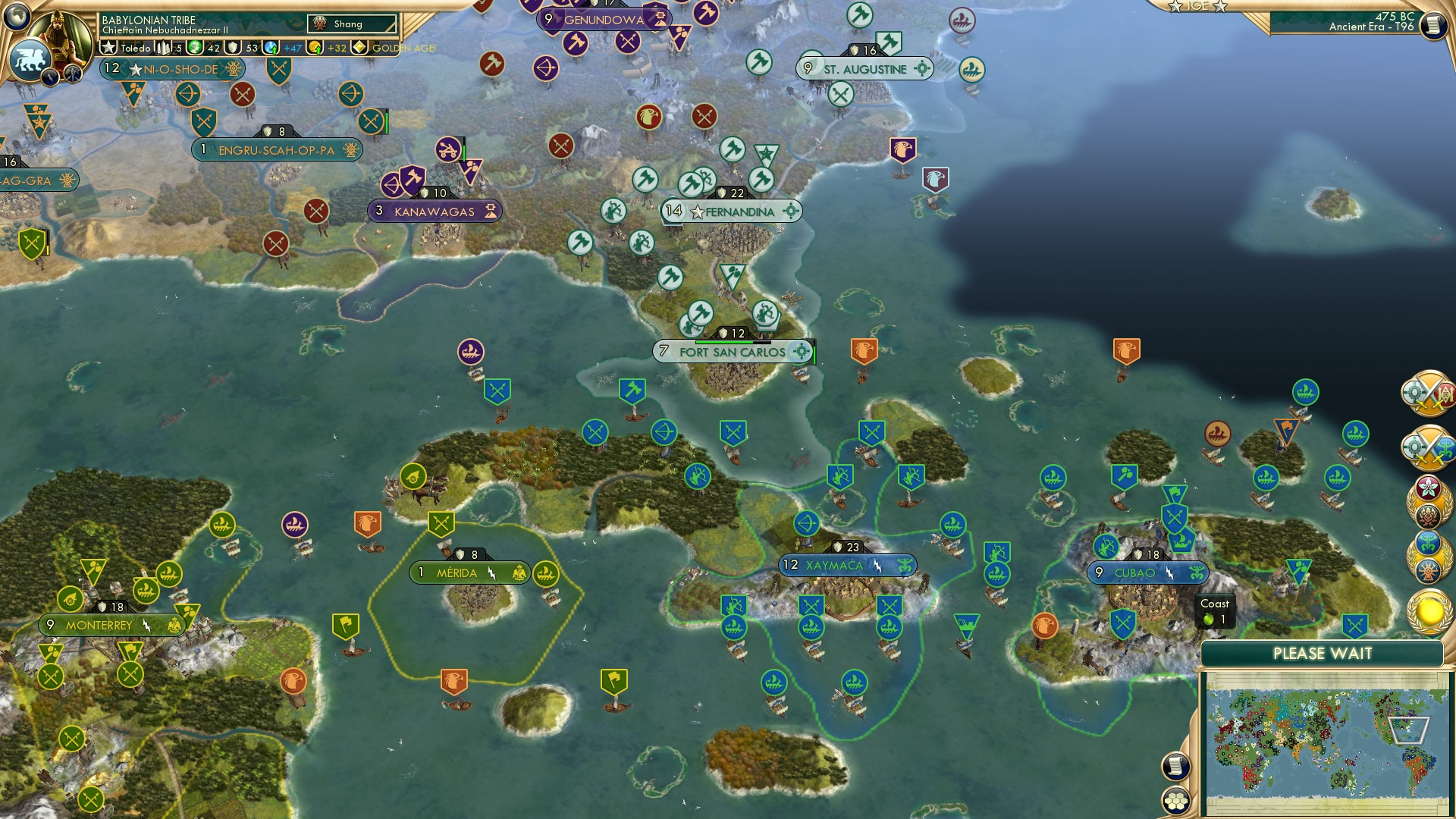The height and width of the screenshot is (819, 1456).
Task: Click the Shang leader crest icon
Action: coord(320,24)
